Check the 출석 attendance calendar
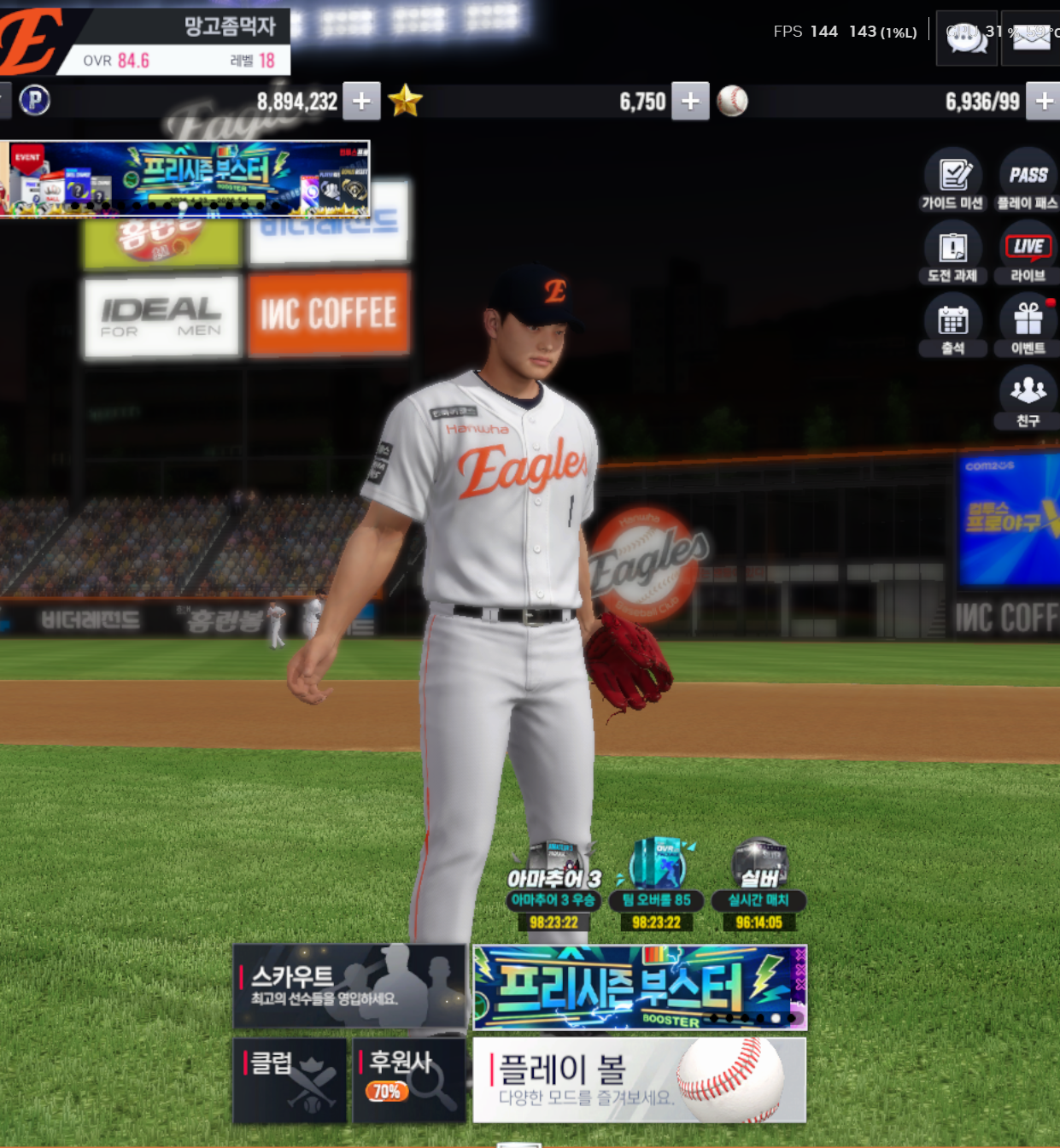Image resolution: width=1060 pixels, height=1148 pixels. (x=953, y=325)
